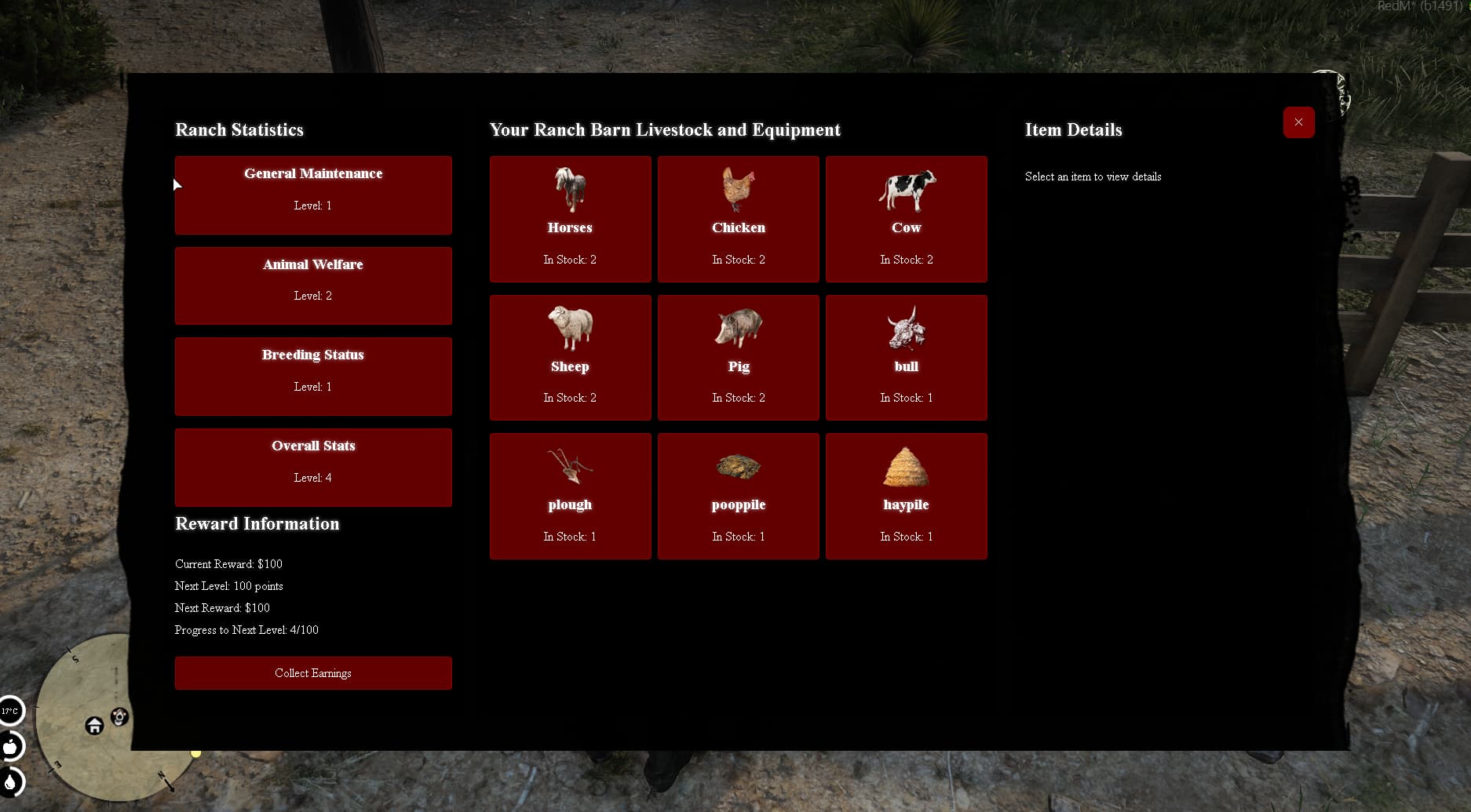This screenshot has height=812, width=1471.
Task: Select the Pig in the livestock grid
Action: pos(738,357)
